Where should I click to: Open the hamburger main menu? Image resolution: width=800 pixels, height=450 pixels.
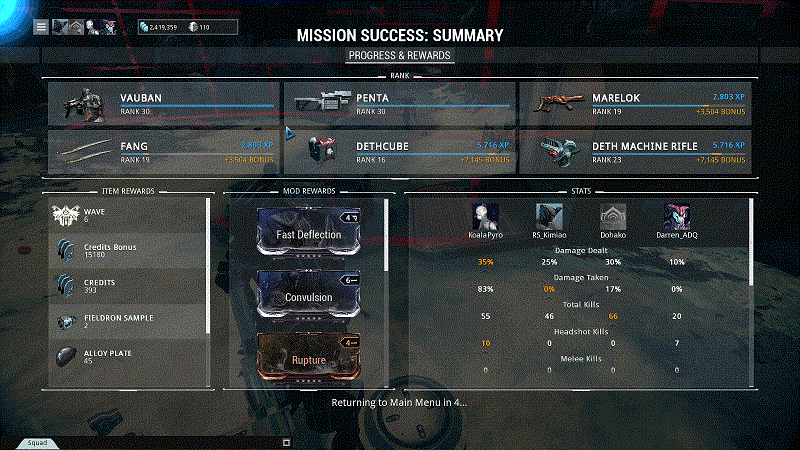pos(41,27)
